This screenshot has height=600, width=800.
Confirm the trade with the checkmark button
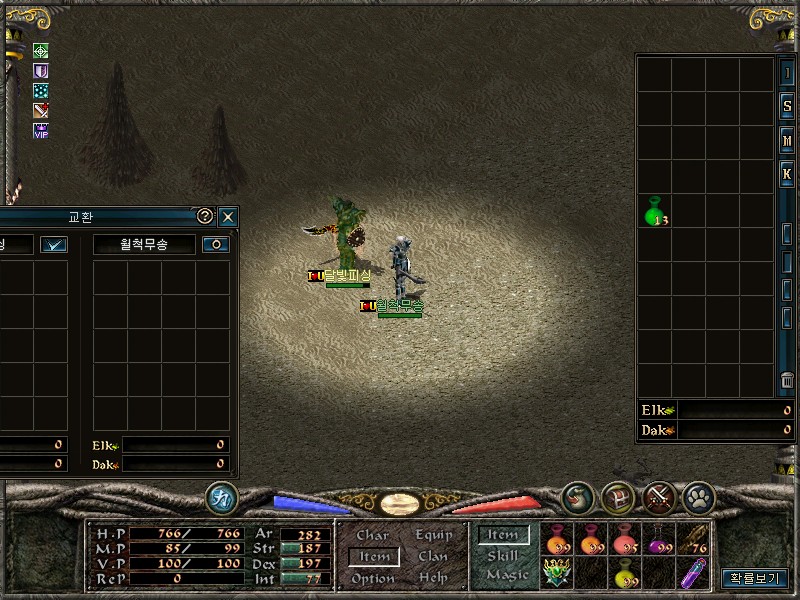pyautogui.click(x=54, y=244)
